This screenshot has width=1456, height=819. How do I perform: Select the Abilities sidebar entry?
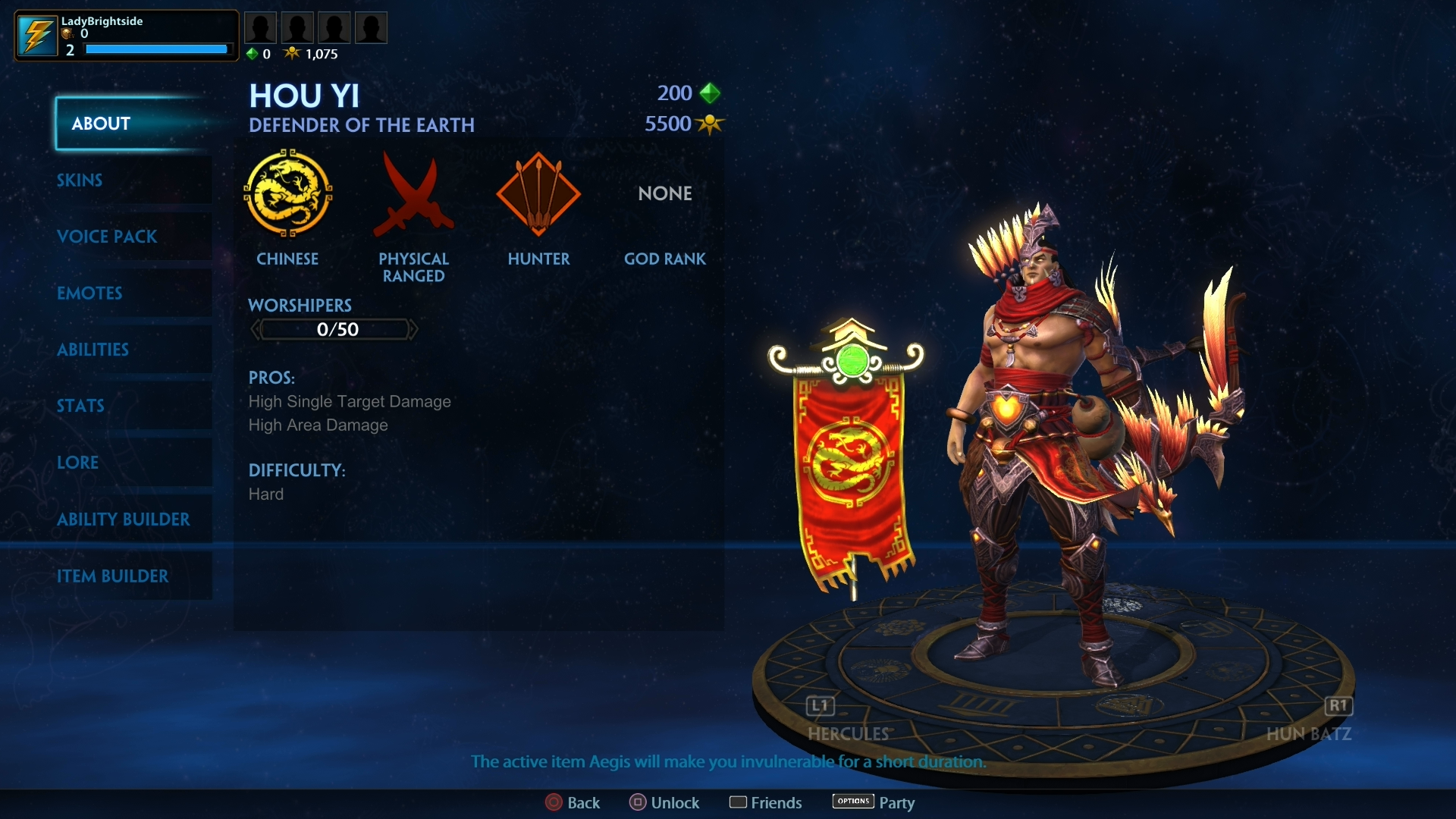coord(93,350)
